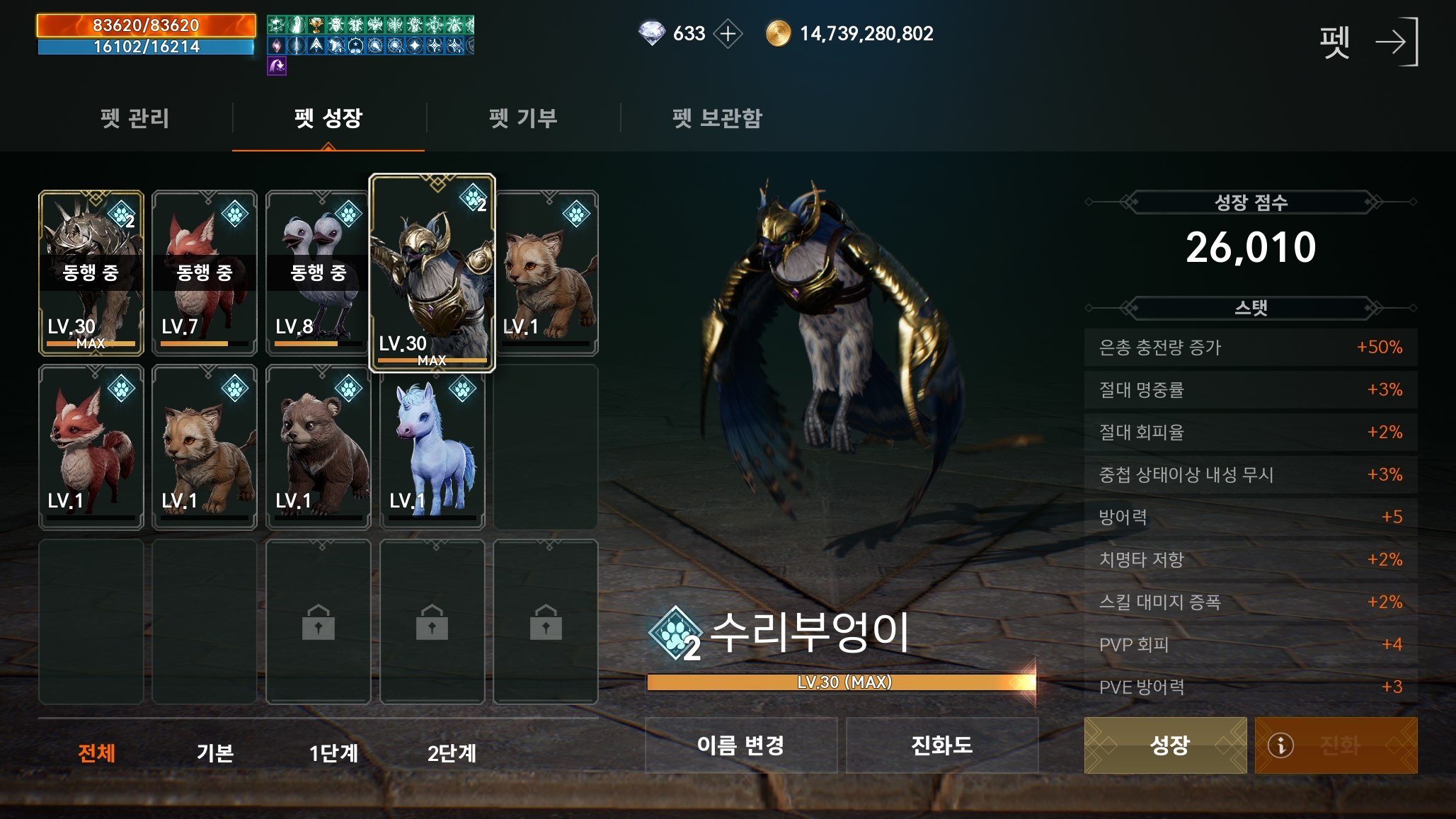Select the white unicorn pet at LV.1
This screenshot has width=1456, height=819.
coord(432,447)
